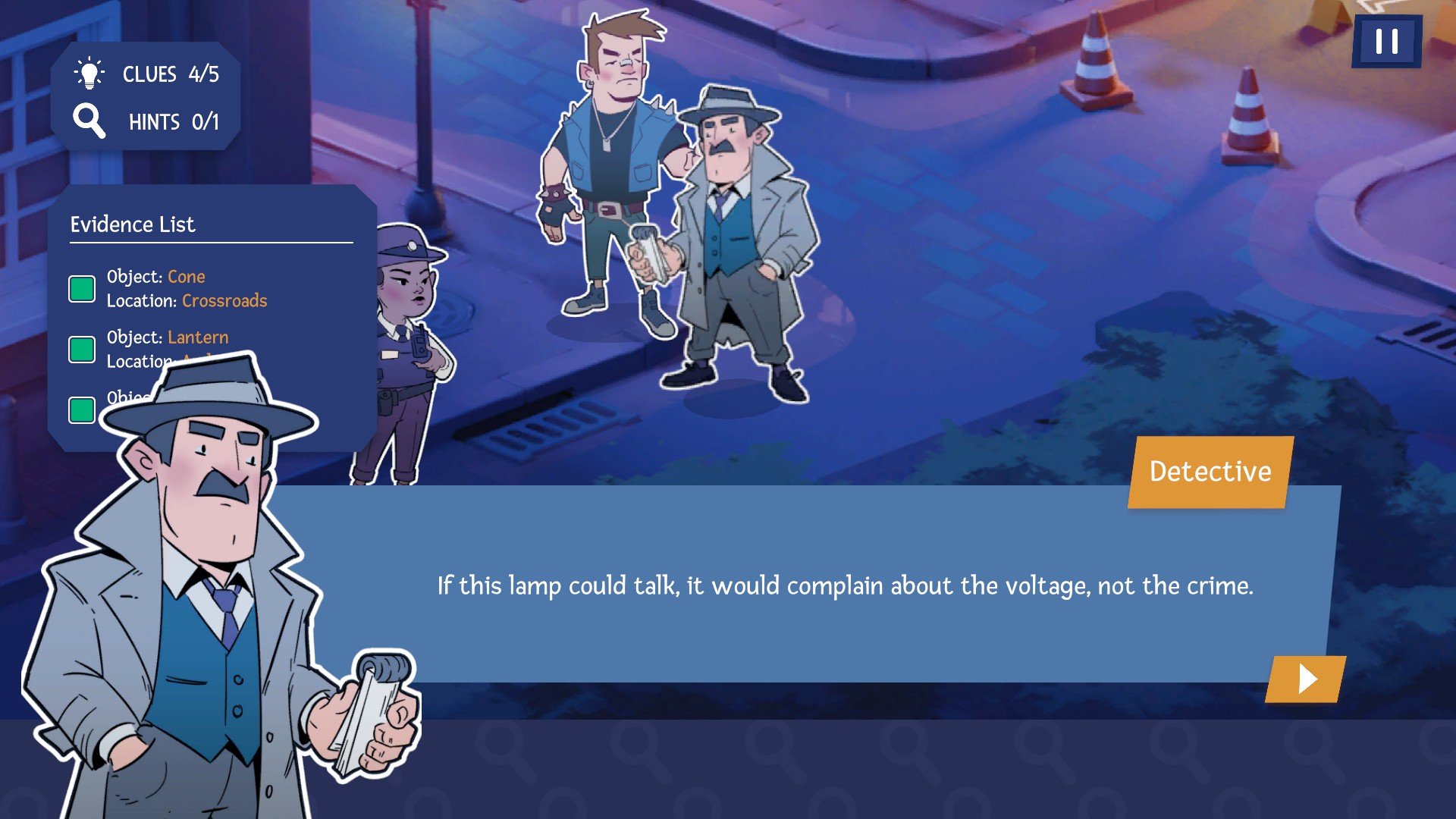The image size is (1456, 819).
Task: Select the Lantern evidence checkbox
Action: [82, 350]
